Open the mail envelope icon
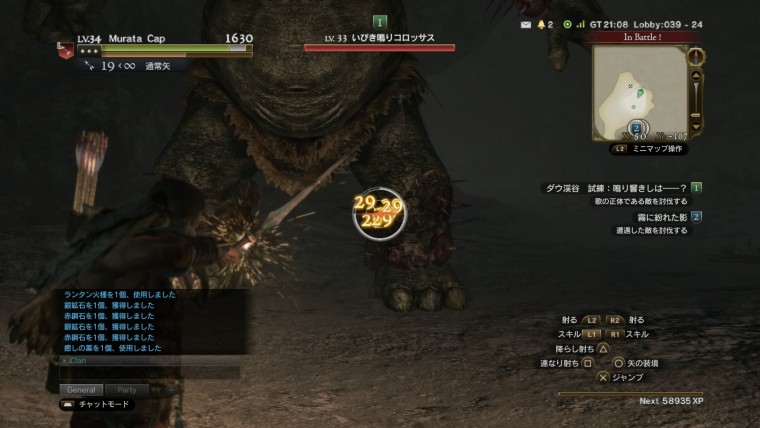Image resolution: width=760 pixels, height=428 pixels. (x=527, y=23)
